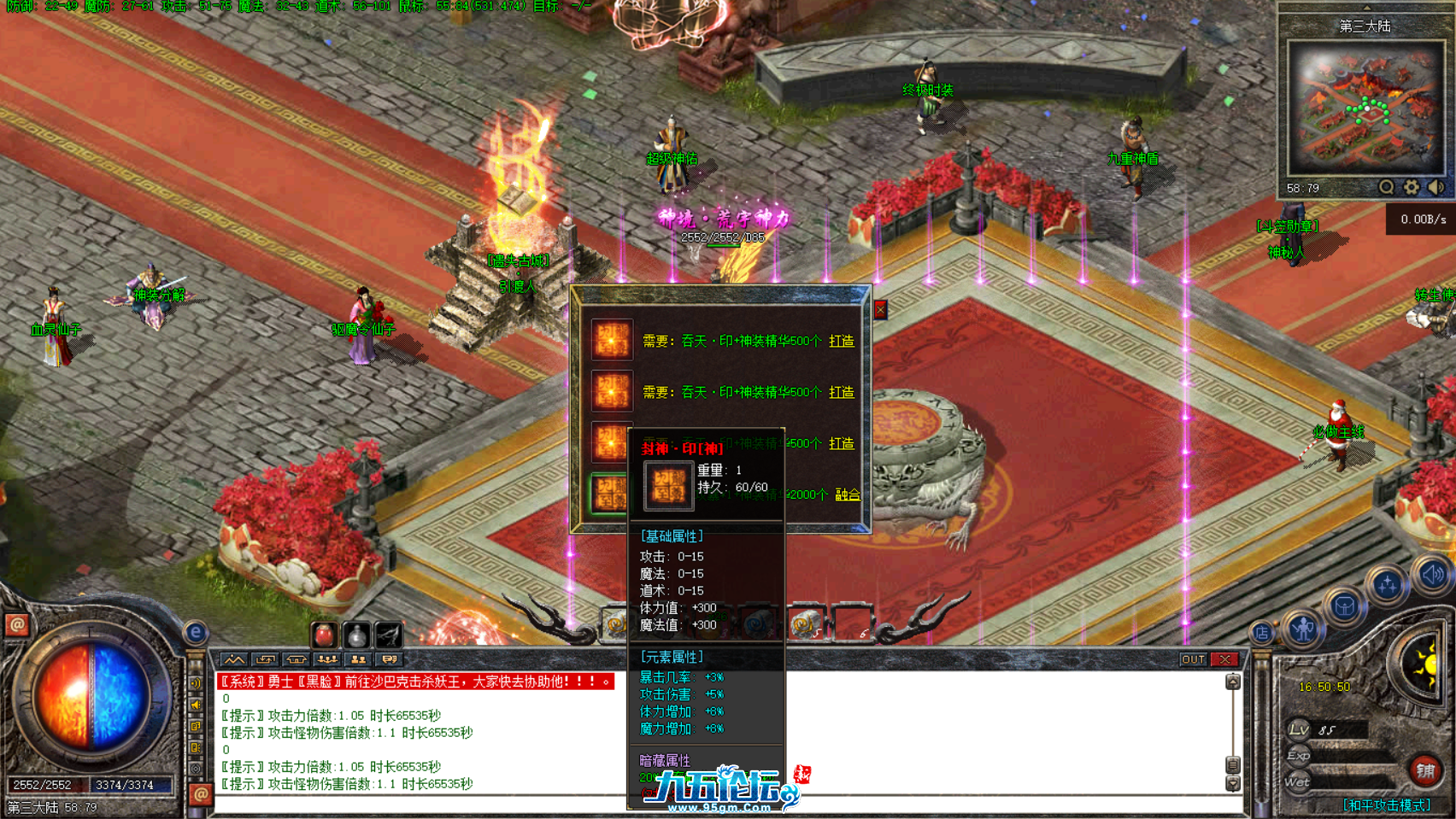Select the silver bottle in the quickslot bar
Viewport: 1456px width, 819px height.
pyautogui.click(x=356, y=636)
